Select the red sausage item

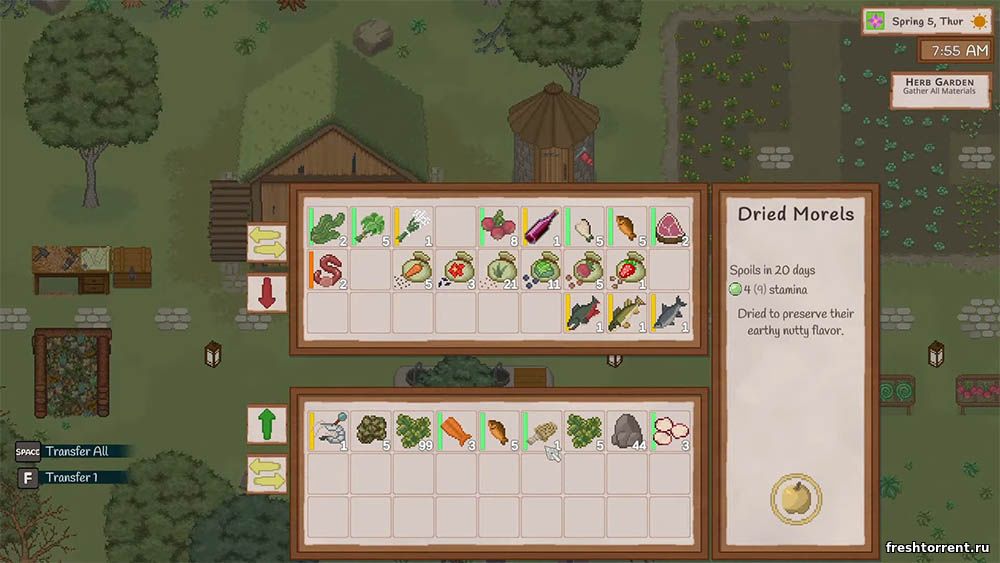(328, 270)
